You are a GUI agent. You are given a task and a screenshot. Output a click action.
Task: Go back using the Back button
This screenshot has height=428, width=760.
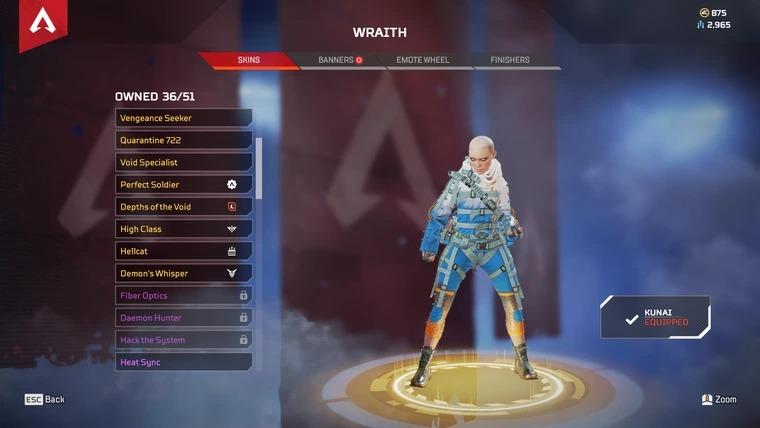(45, 399)
